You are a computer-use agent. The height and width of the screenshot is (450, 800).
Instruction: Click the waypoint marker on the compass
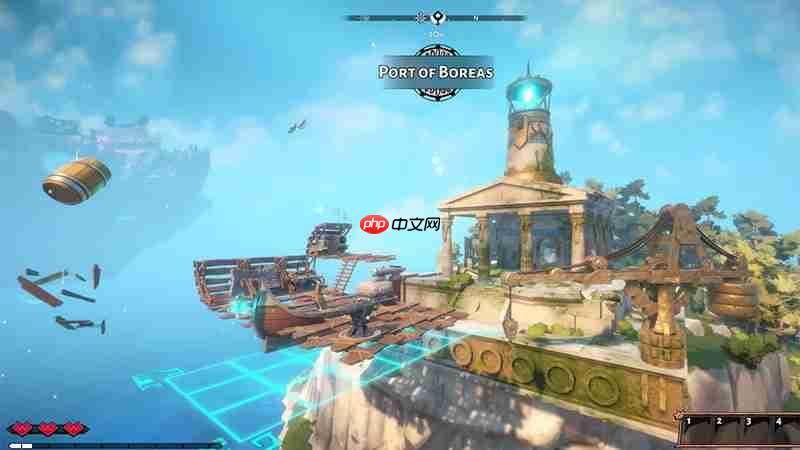(x=434, y=17)
